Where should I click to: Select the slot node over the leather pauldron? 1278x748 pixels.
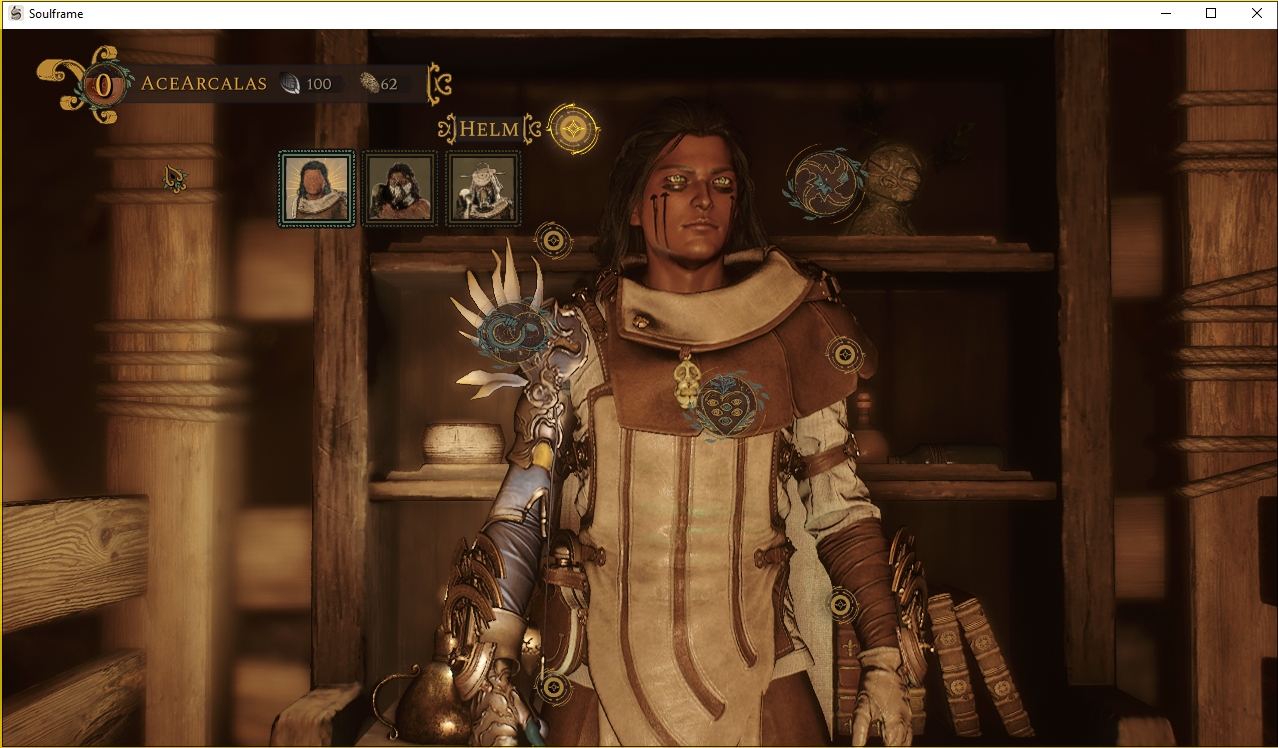(845, 353)
